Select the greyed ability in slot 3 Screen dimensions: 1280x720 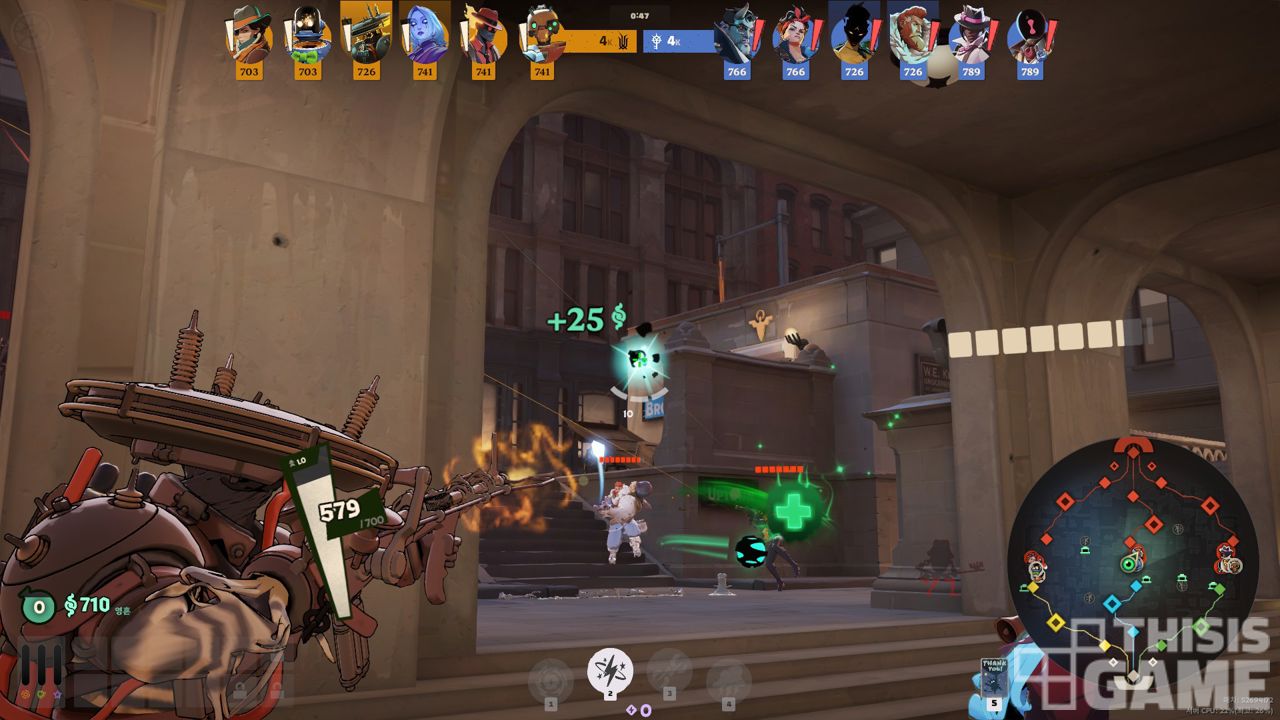coord(669,671)
